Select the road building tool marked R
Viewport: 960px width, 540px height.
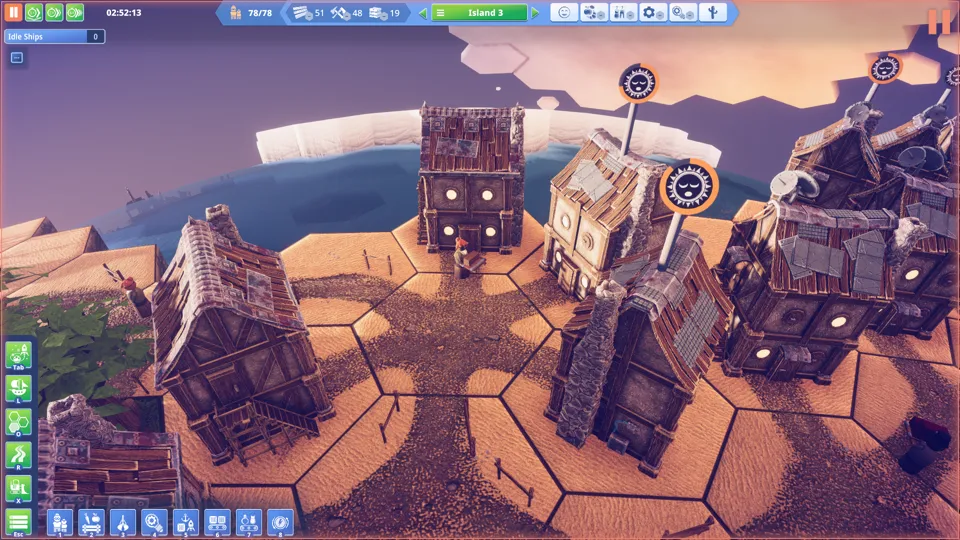coord(18,455)
